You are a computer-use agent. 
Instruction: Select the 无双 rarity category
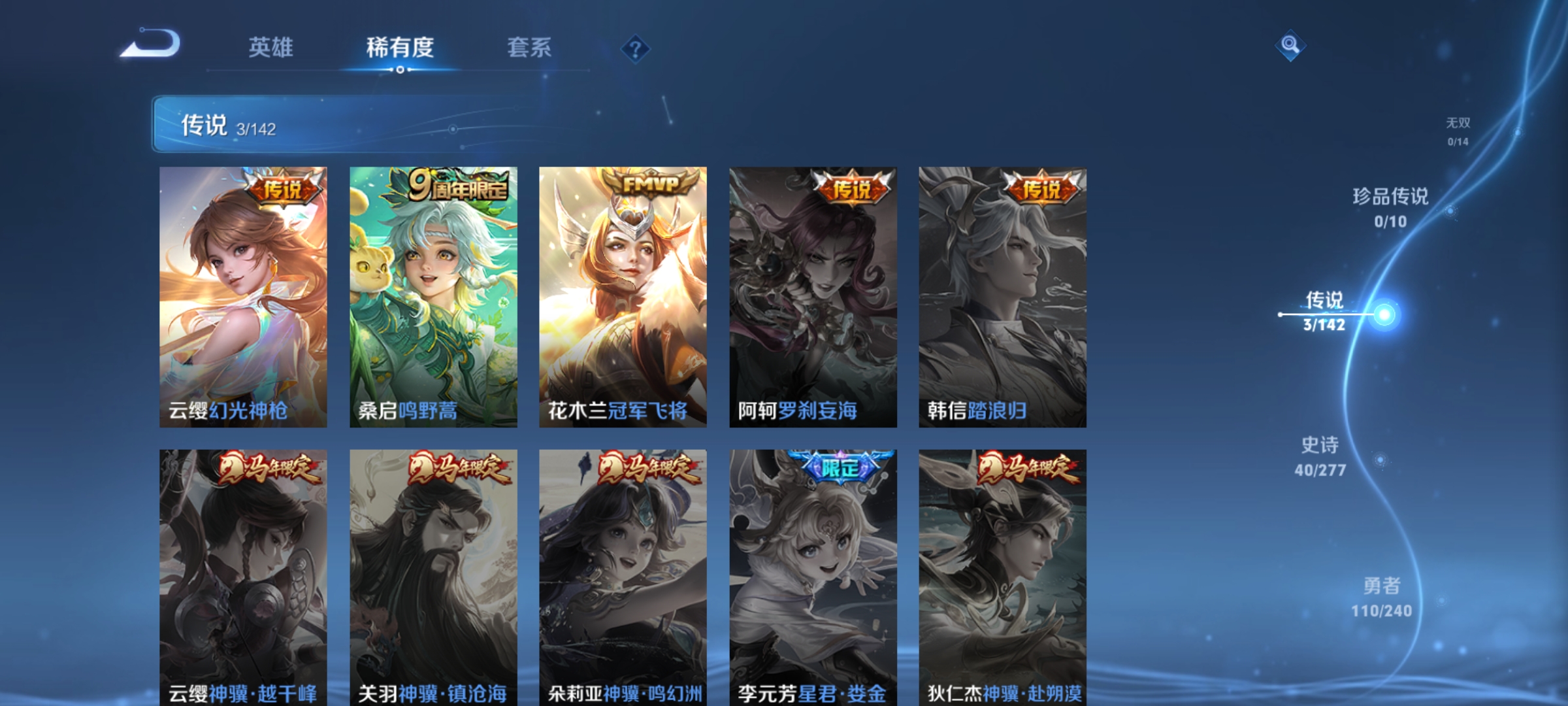(x=1457, y=127)
